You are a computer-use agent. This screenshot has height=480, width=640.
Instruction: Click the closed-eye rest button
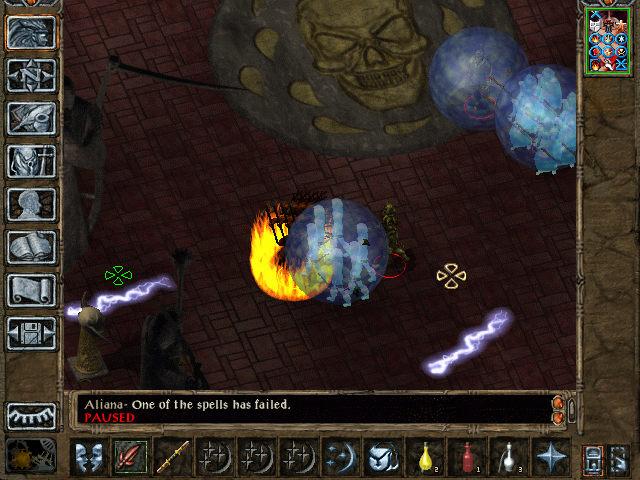[31, 415]
